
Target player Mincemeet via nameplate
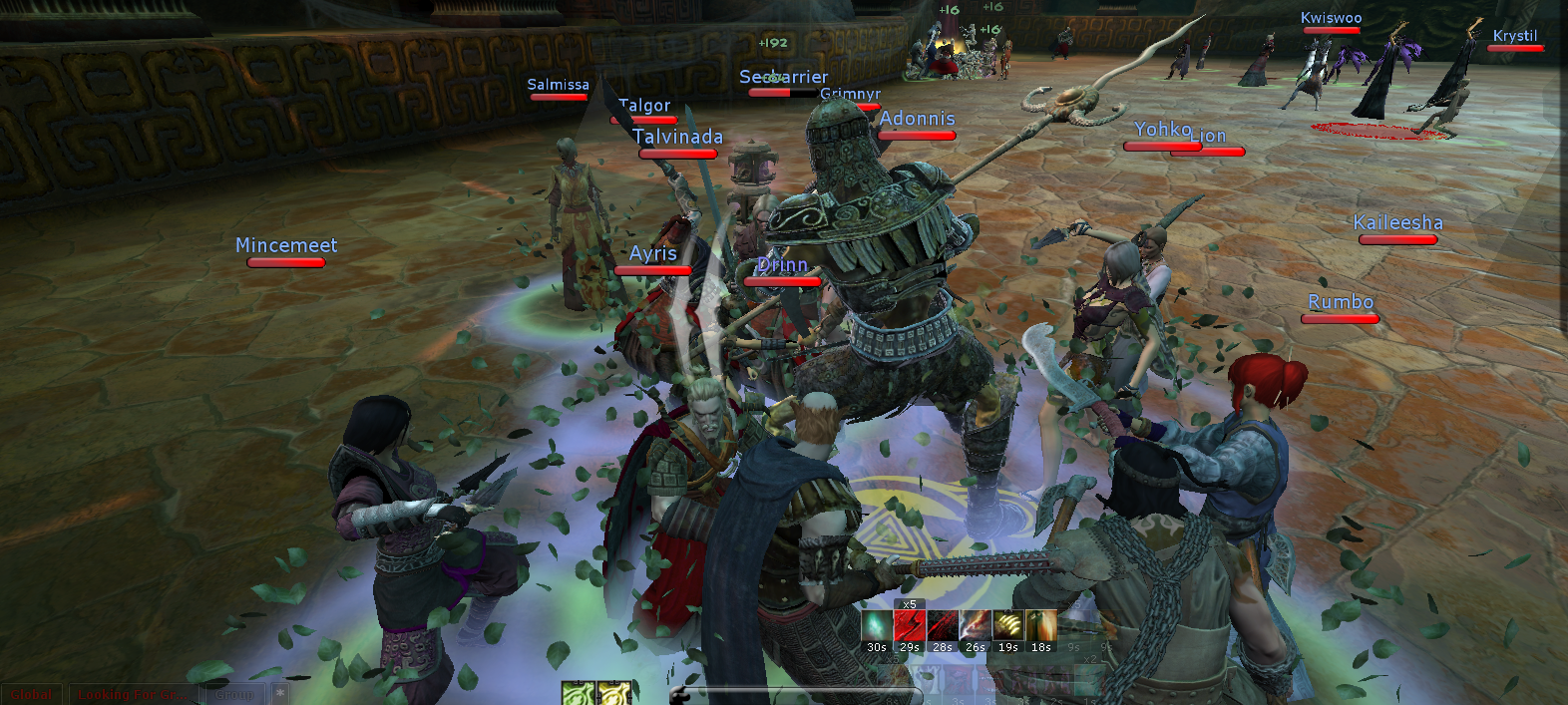pos(286,245)
